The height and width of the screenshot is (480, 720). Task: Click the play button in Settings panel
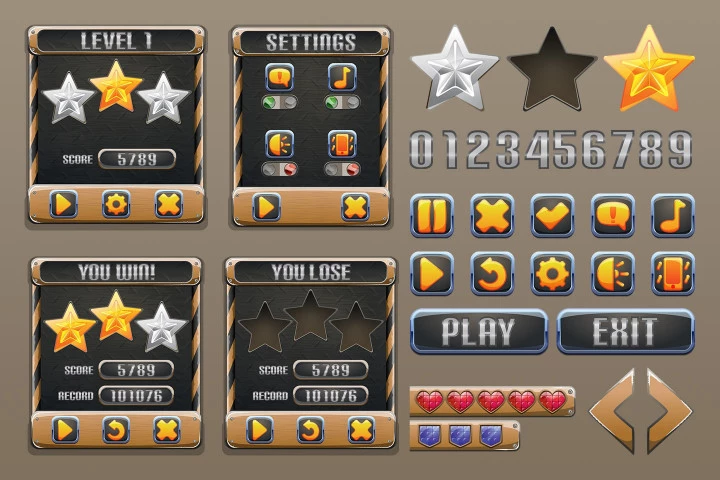(266, 207)
